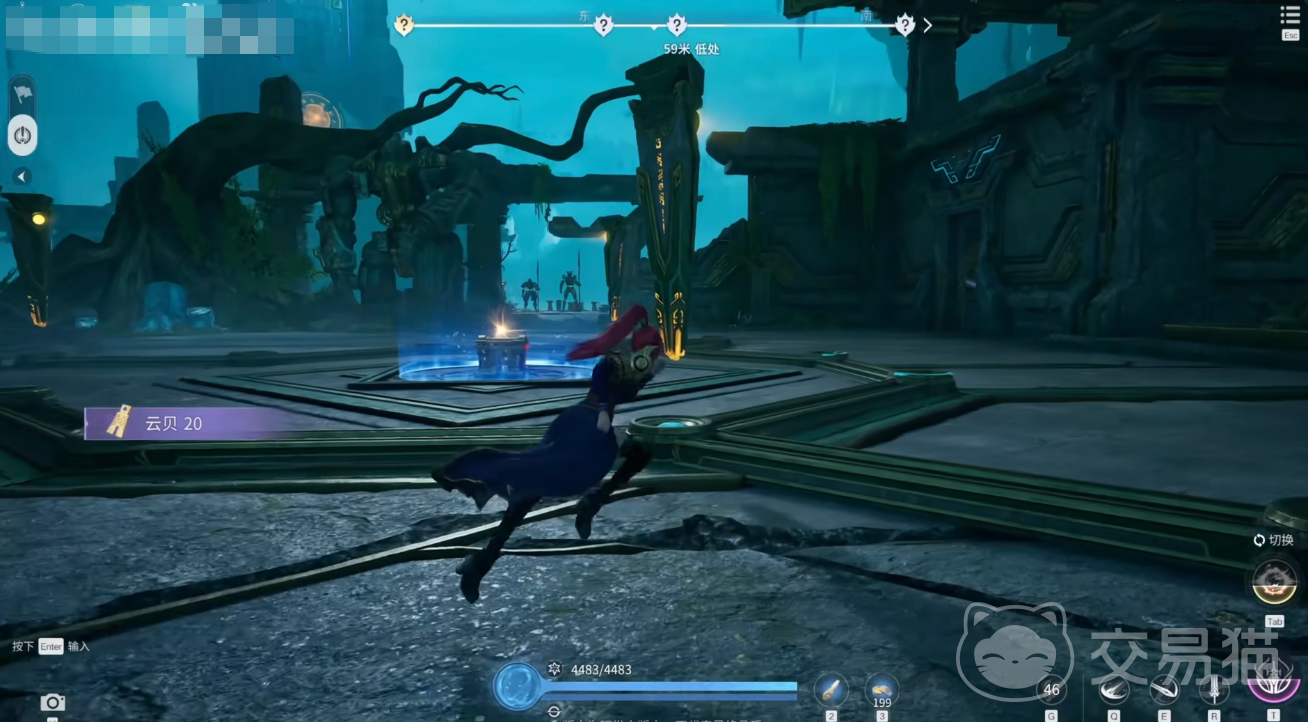The height and width of the screenshot is (722, 1308).
Task: Collapse the side panel with the arrow
Action: [22, 177]
